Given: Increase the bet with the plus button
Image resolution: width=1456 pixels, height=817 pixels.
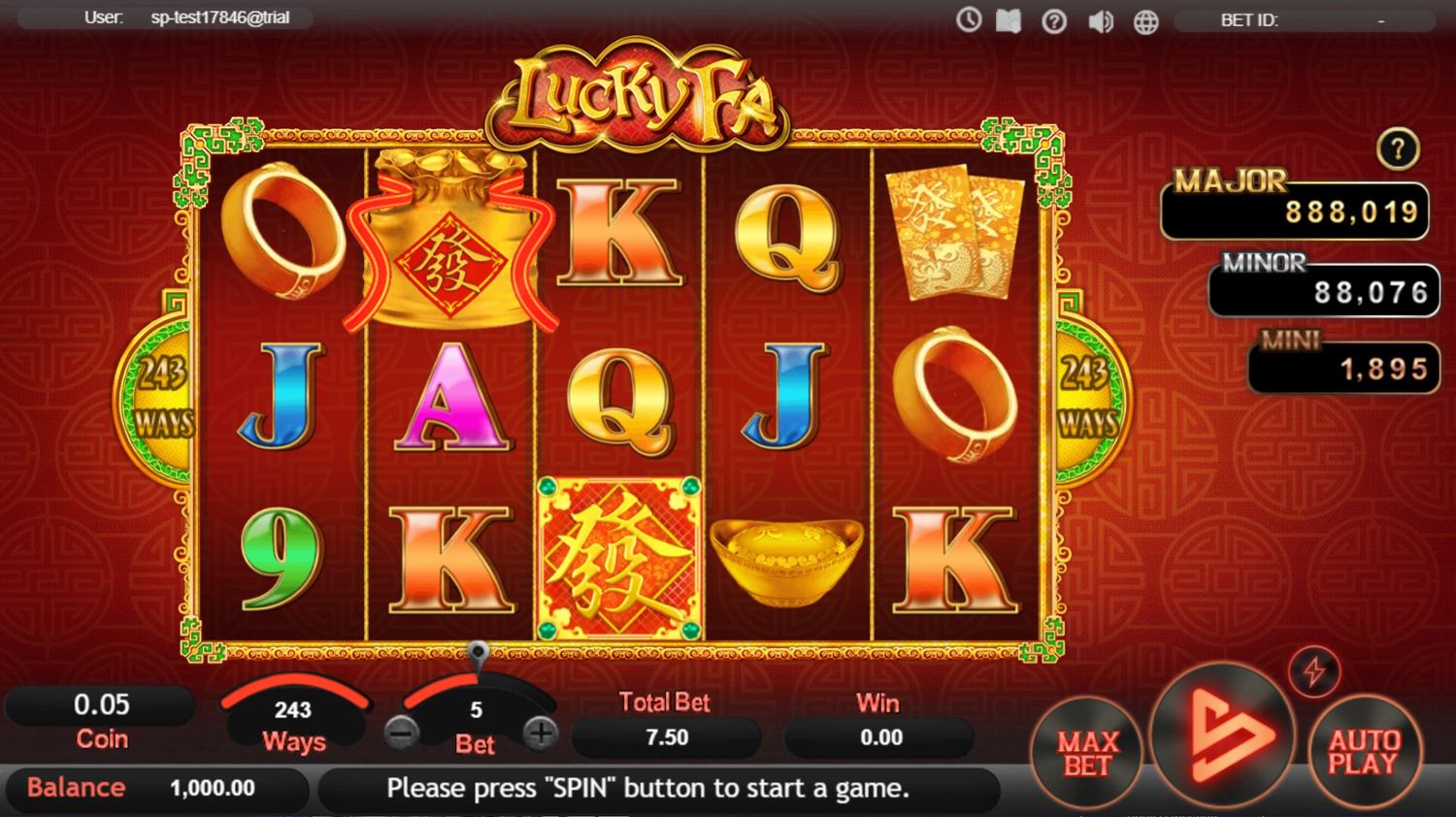Looking at the screenshot, I should click(541, 733).
